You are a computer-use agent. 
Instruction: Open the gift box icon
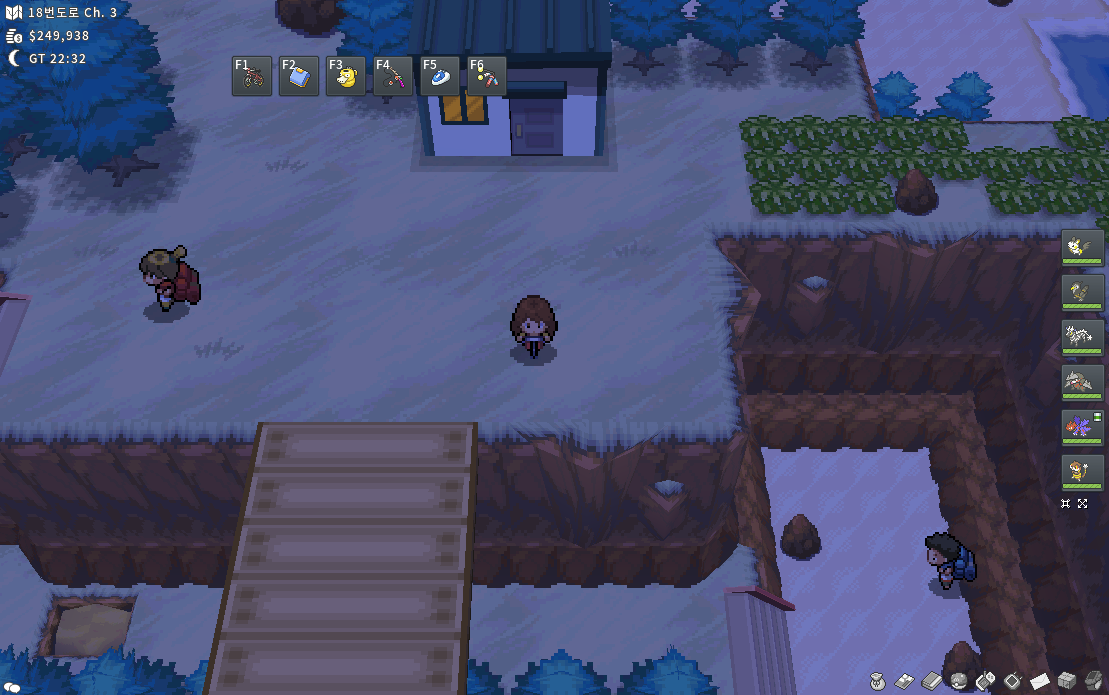[x=1067, y=681]
